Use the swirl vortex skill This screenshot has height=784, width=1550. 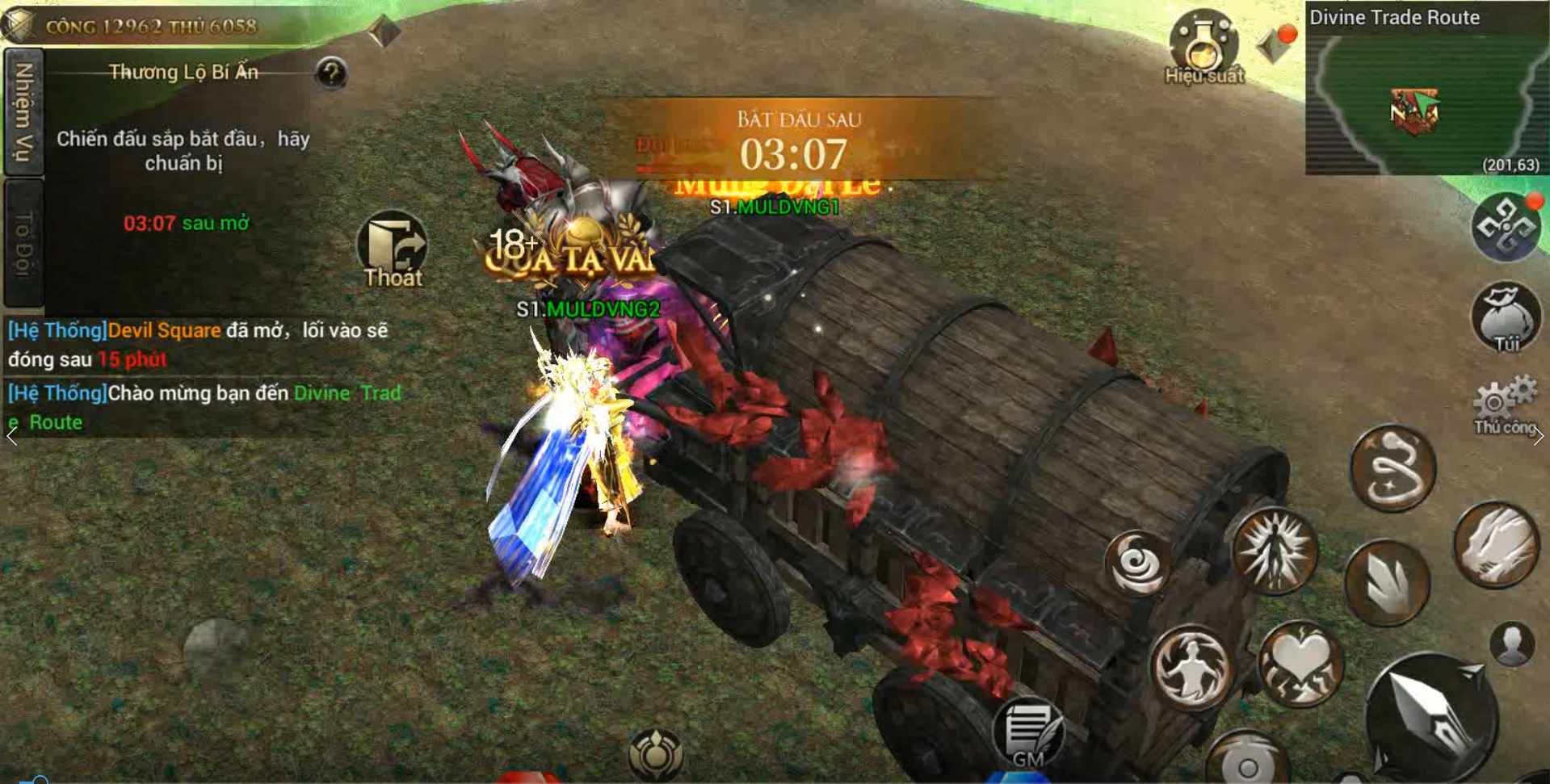[1137, 563]
